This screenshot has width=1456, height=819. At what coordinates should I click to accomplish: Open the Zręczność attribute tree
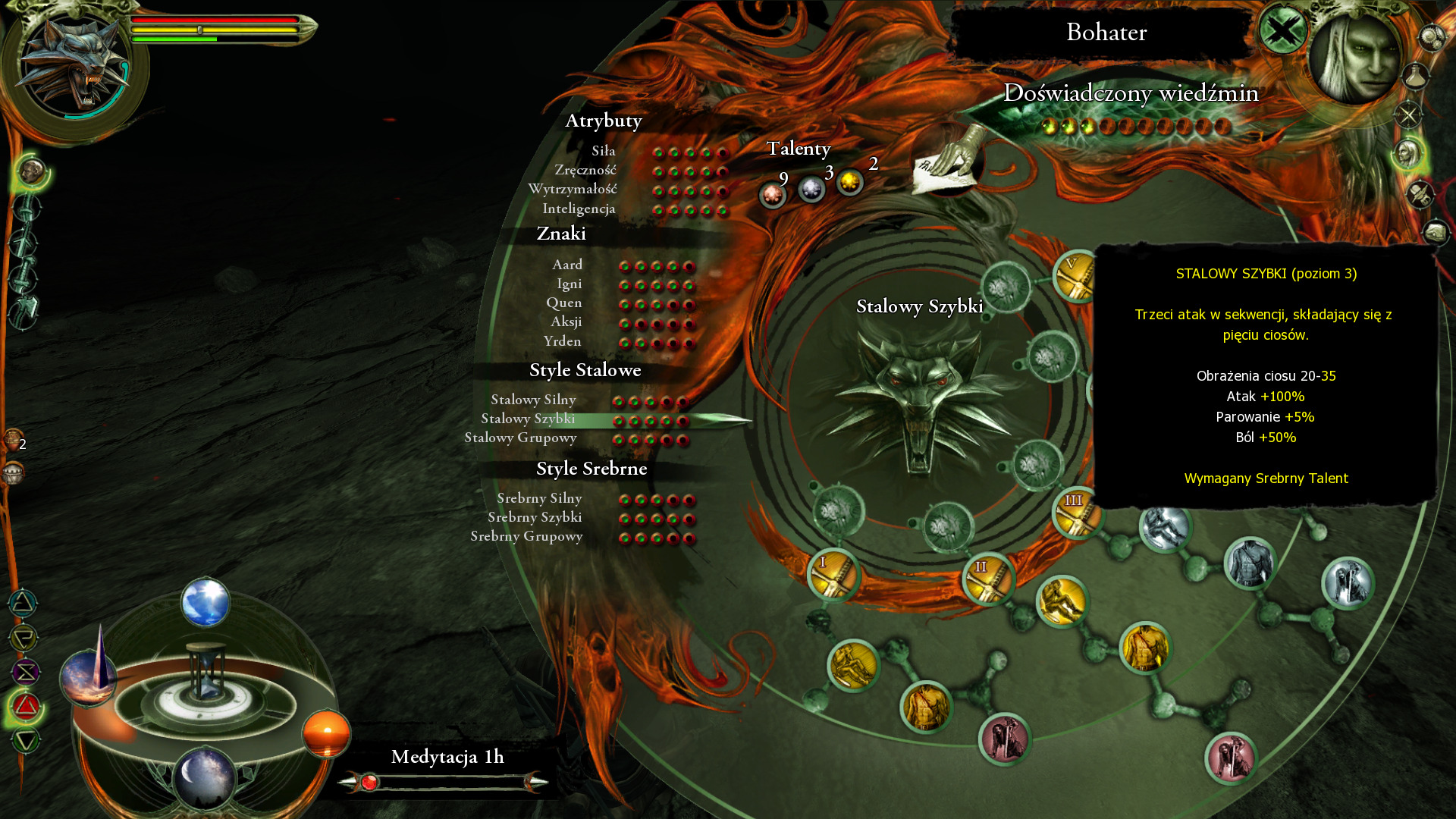pos(585,171)
